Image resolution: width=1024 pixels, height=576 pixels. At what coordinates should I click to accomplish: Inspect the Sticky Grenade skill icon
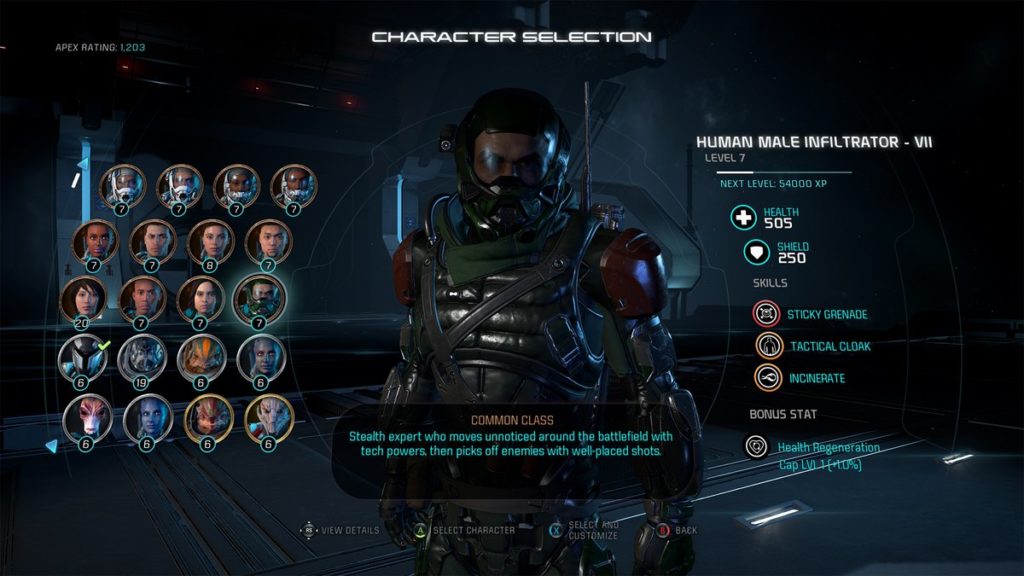(x=765, y=314)
